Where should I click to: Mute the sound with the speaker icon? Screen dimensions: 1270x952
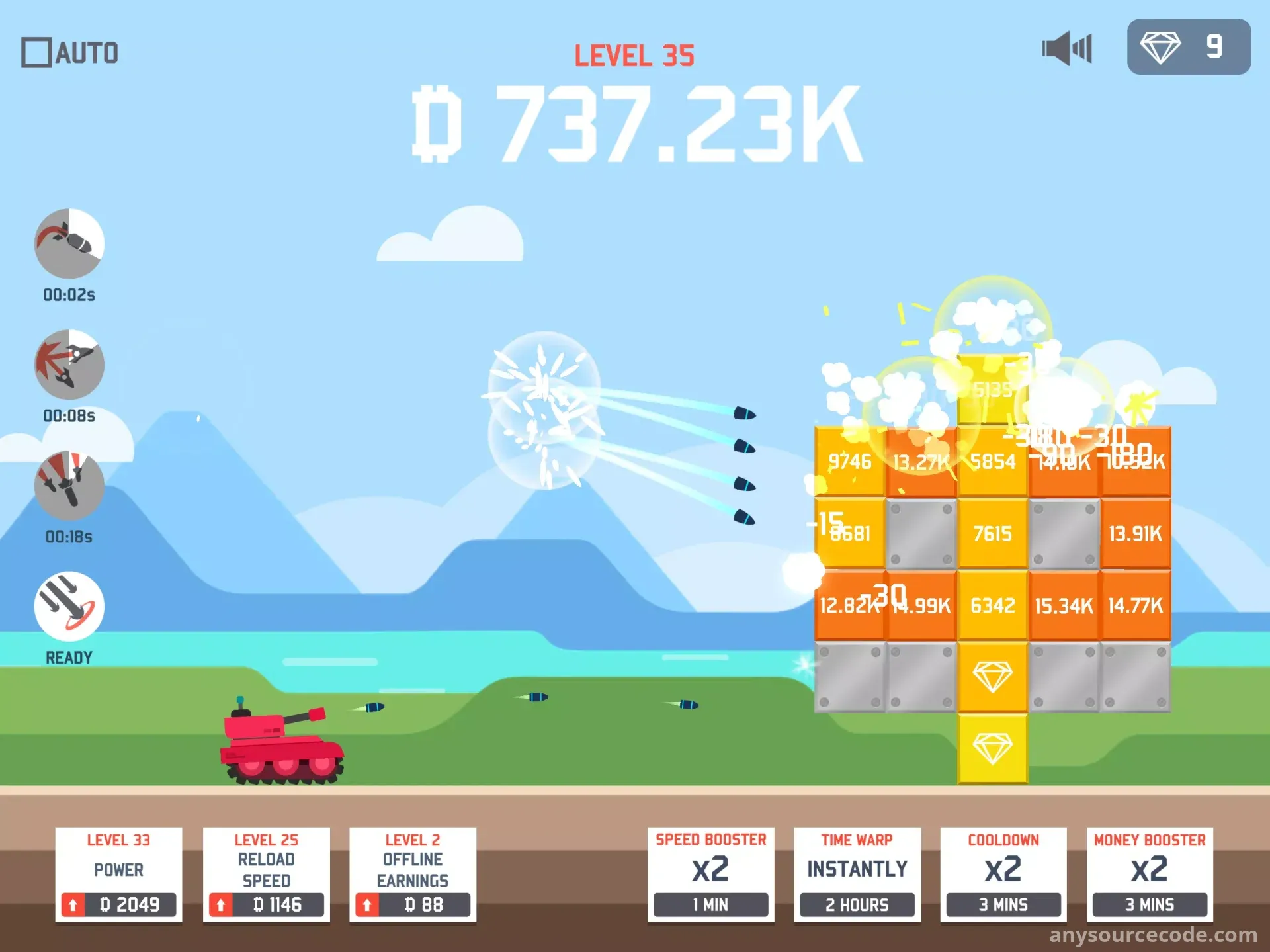1066,48
